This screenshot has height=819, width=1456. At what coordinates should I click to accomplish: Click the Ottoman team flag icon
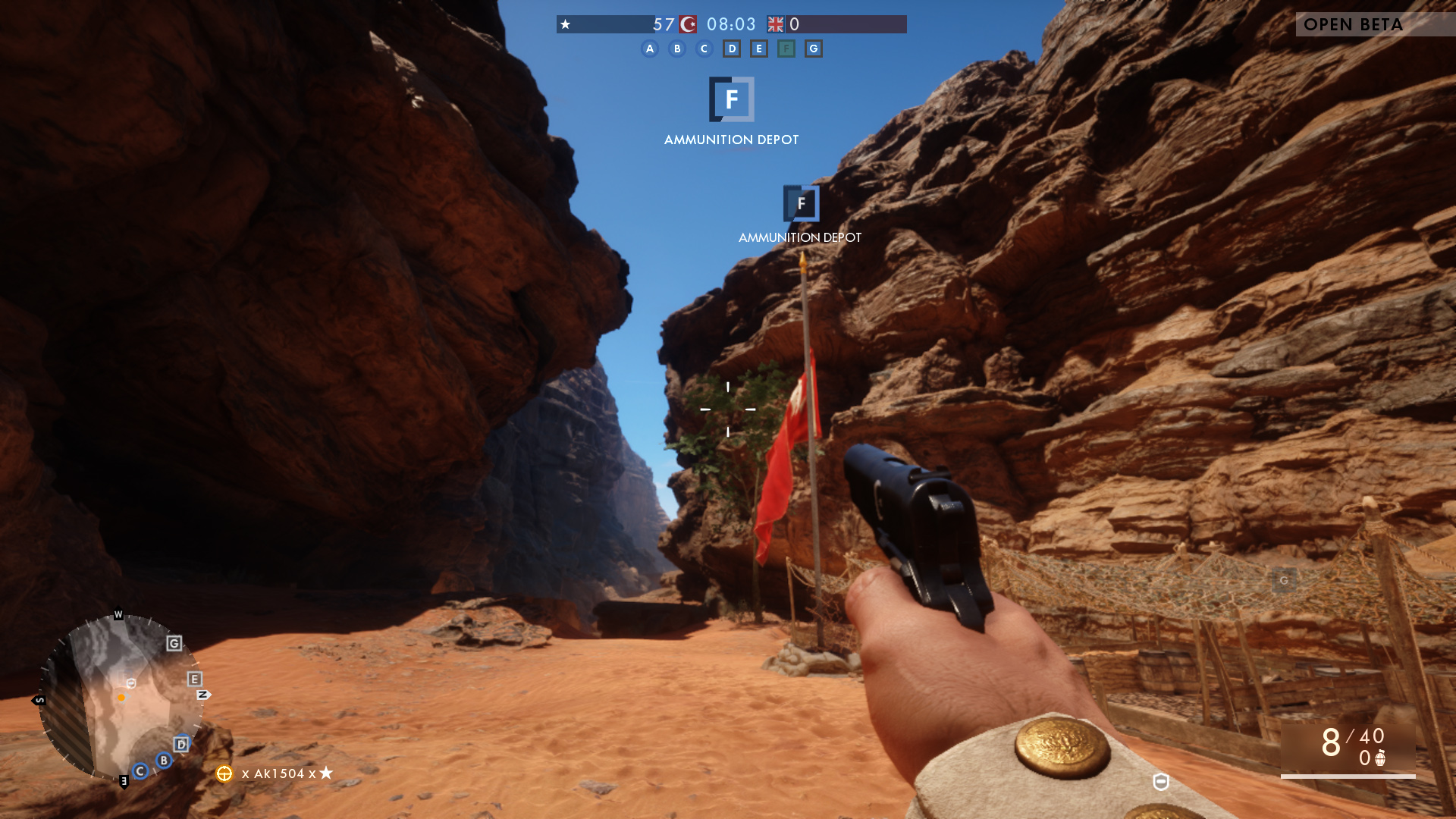point(688,24)
